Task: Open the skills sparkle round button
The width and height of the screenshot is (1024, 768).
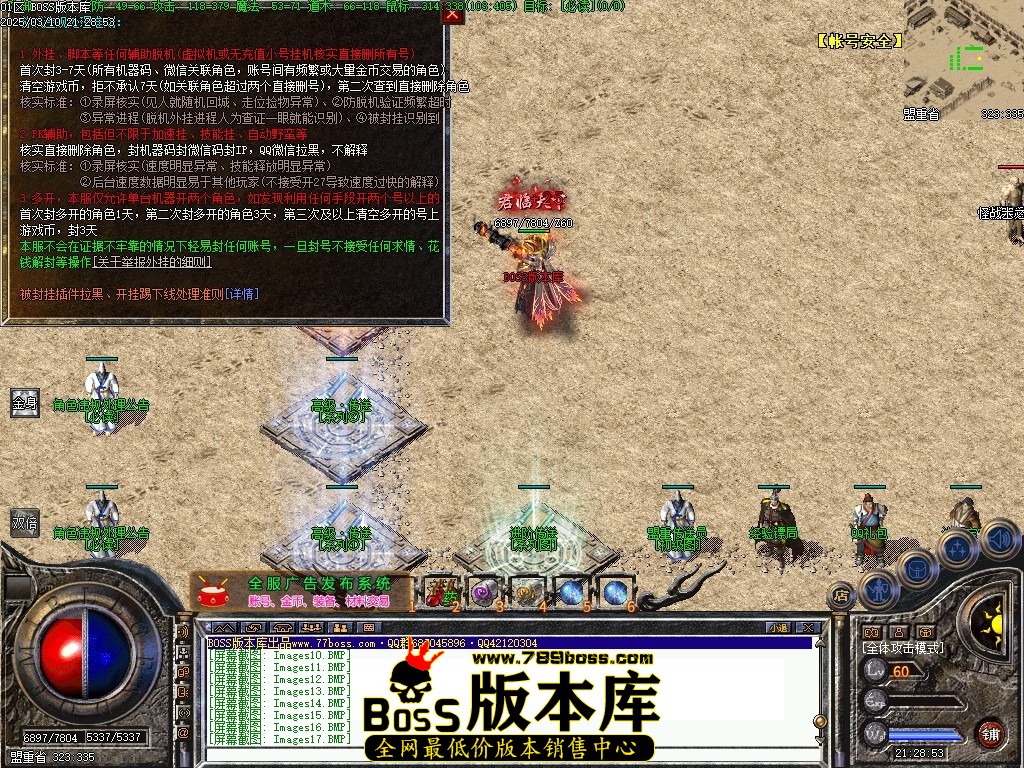Action: coord(958,548)
